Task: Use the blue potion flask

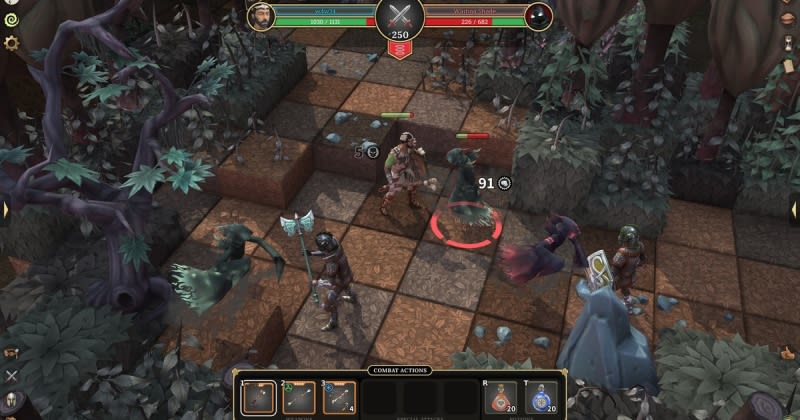Action: 539,399
